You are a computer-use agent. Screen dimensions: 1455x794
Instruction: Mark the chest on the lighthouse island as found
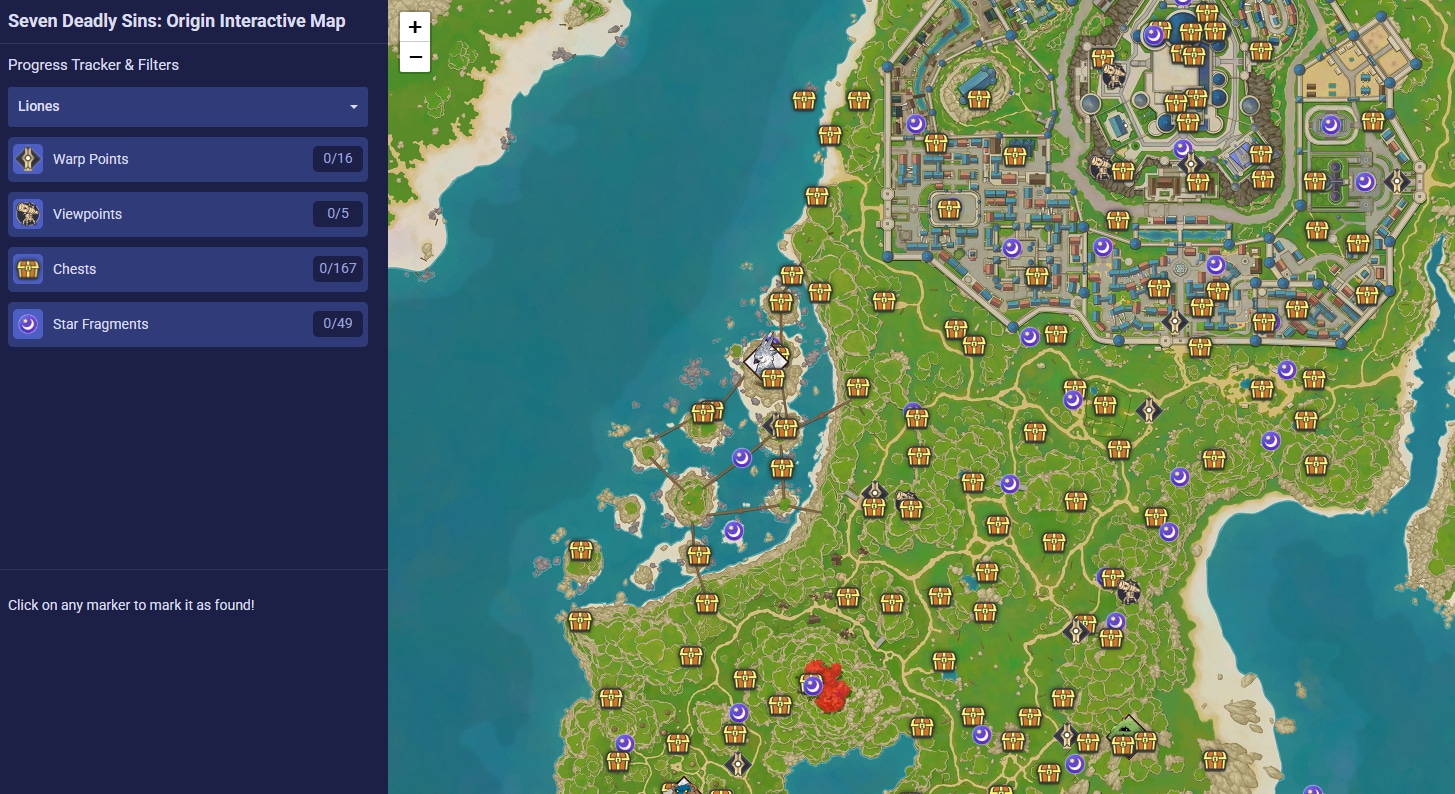772,379
